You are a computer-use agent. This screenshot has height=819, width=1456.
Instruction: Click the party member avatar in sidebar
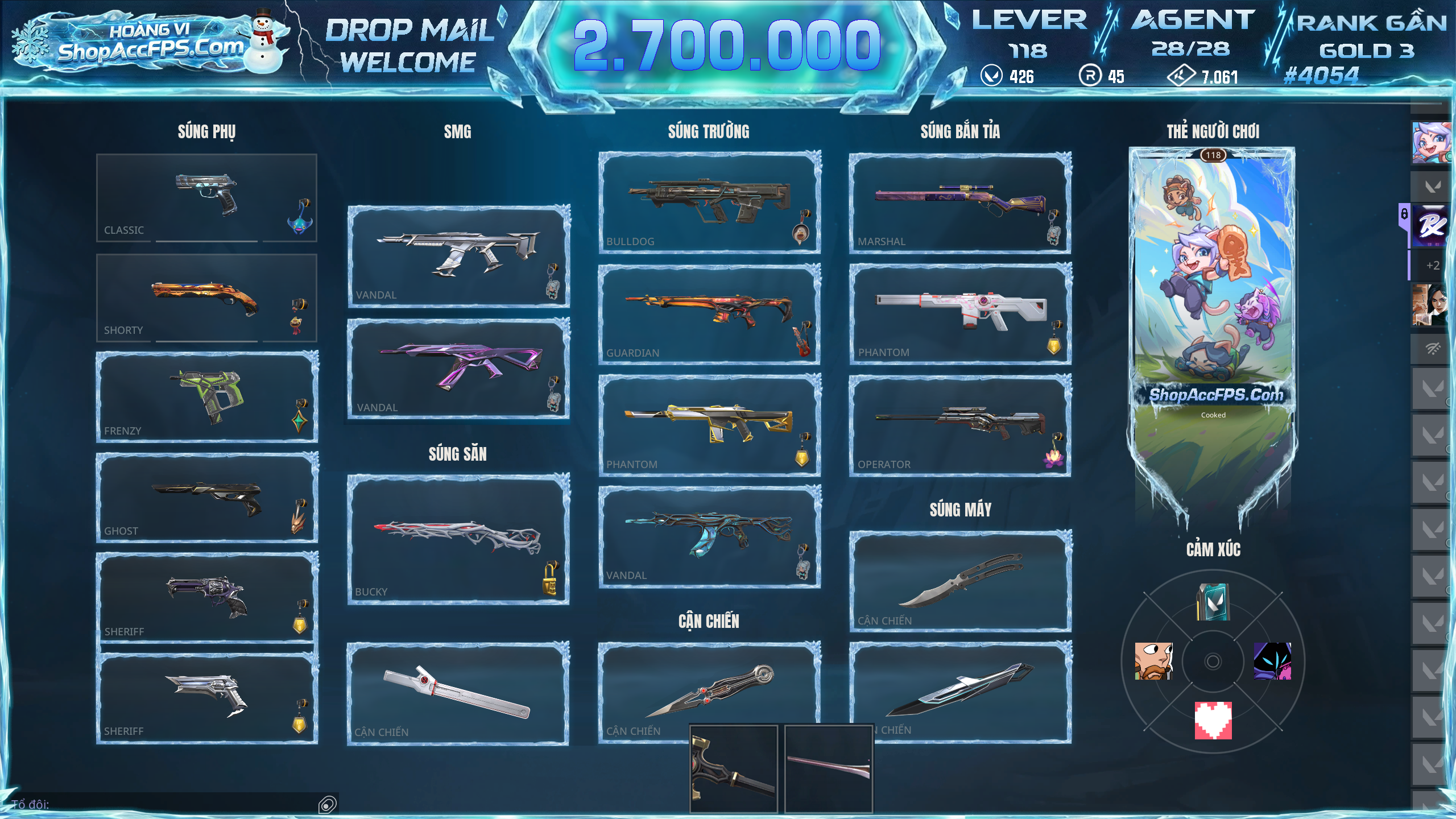click(1431, 142)
